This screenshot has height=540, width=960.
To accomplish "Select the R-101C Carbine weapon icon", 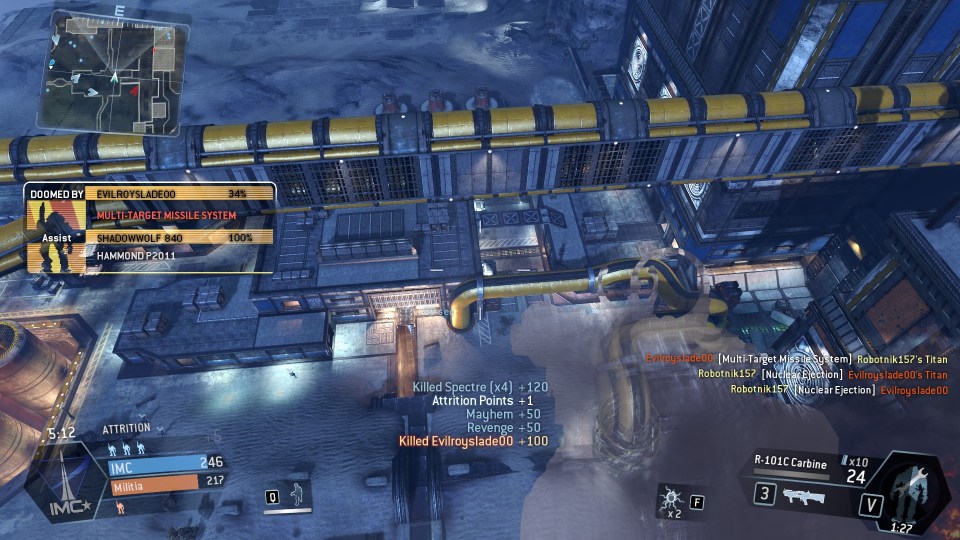I will click(805, 495).
